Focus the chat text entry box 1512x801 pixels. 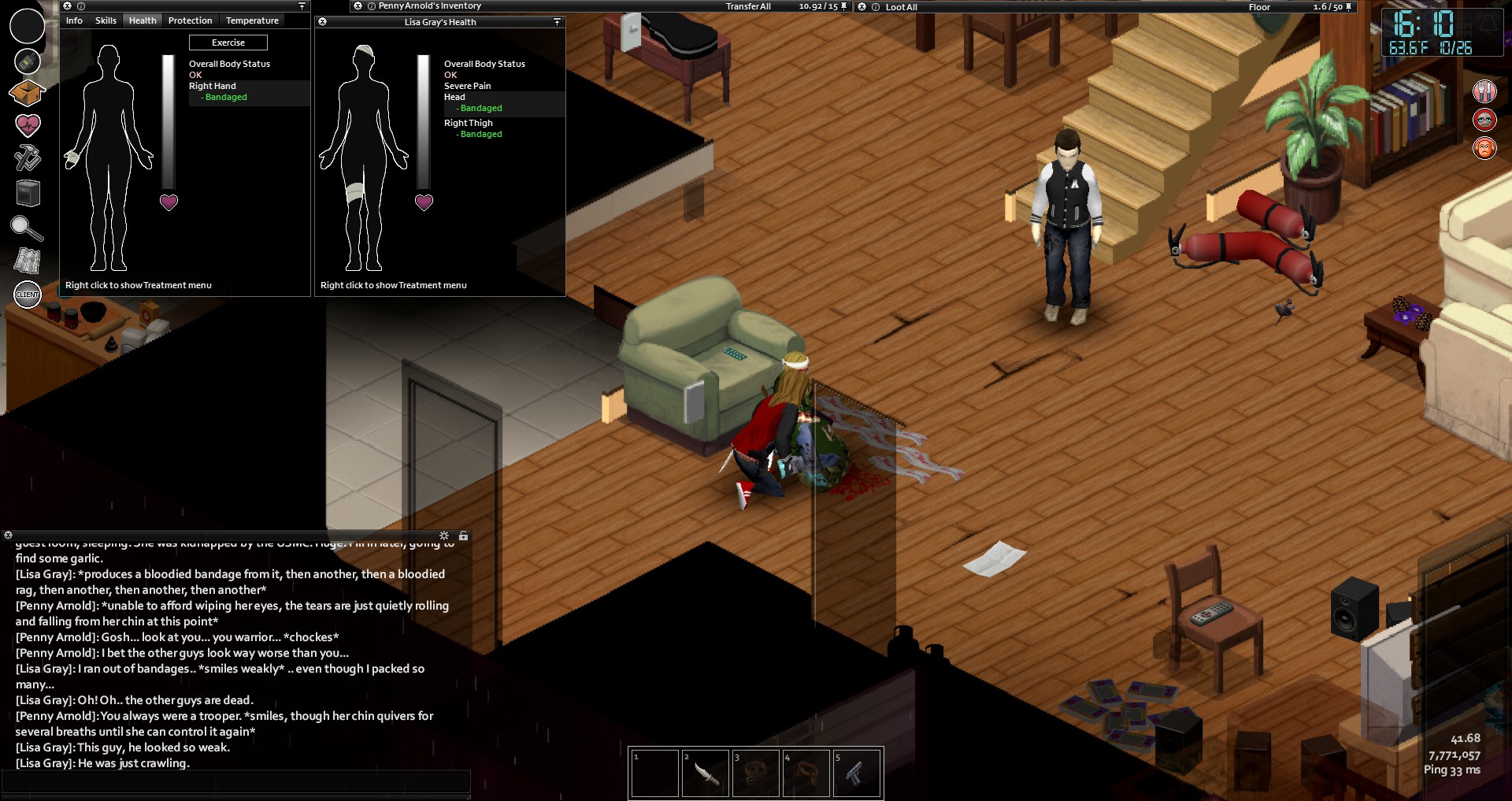236,781
